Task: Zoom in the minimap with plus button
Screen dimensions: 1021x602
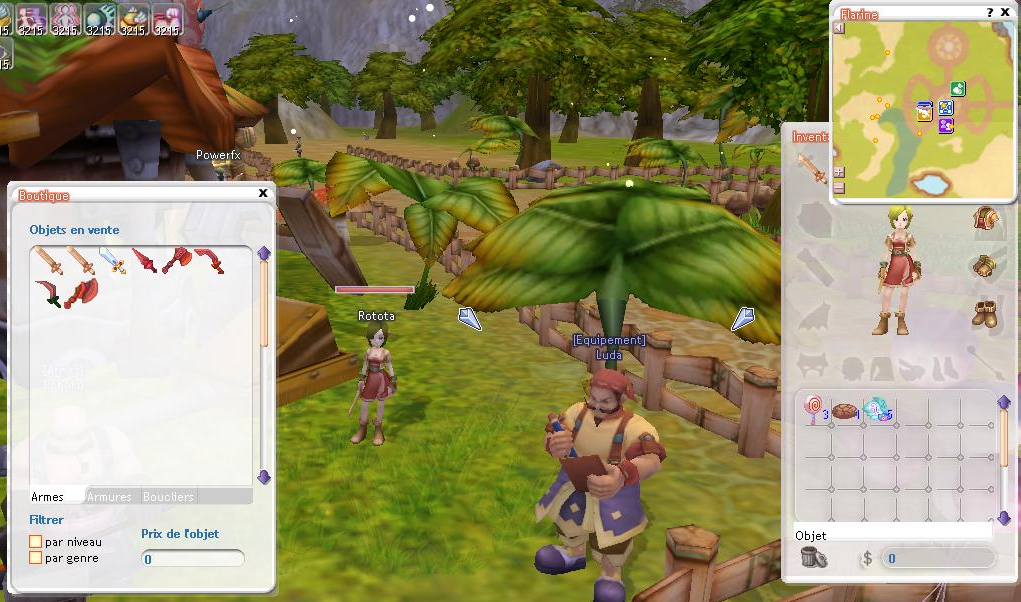Action: coord(839,172)
